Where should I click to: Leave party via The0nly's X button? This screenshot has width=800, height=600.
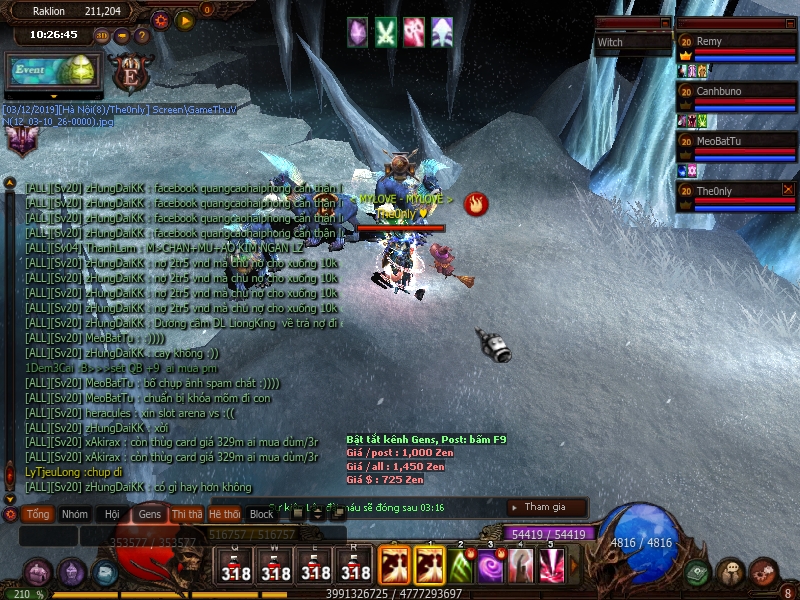click(788, 189)
